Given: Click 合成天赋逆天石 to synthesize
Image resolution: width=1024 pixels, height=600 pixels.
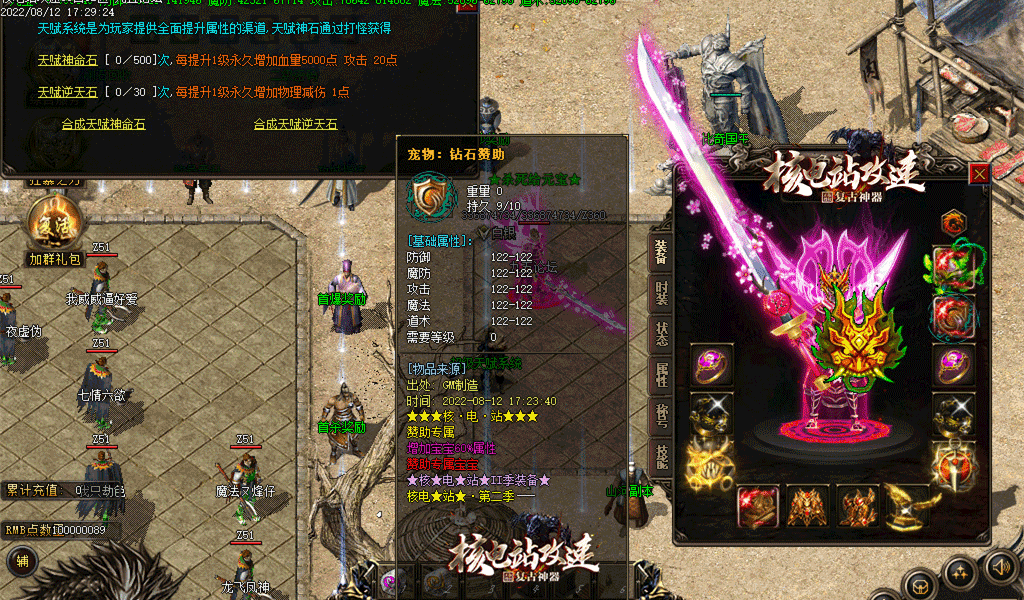Looking at the screenshot, I should click(x=295, y=125).
